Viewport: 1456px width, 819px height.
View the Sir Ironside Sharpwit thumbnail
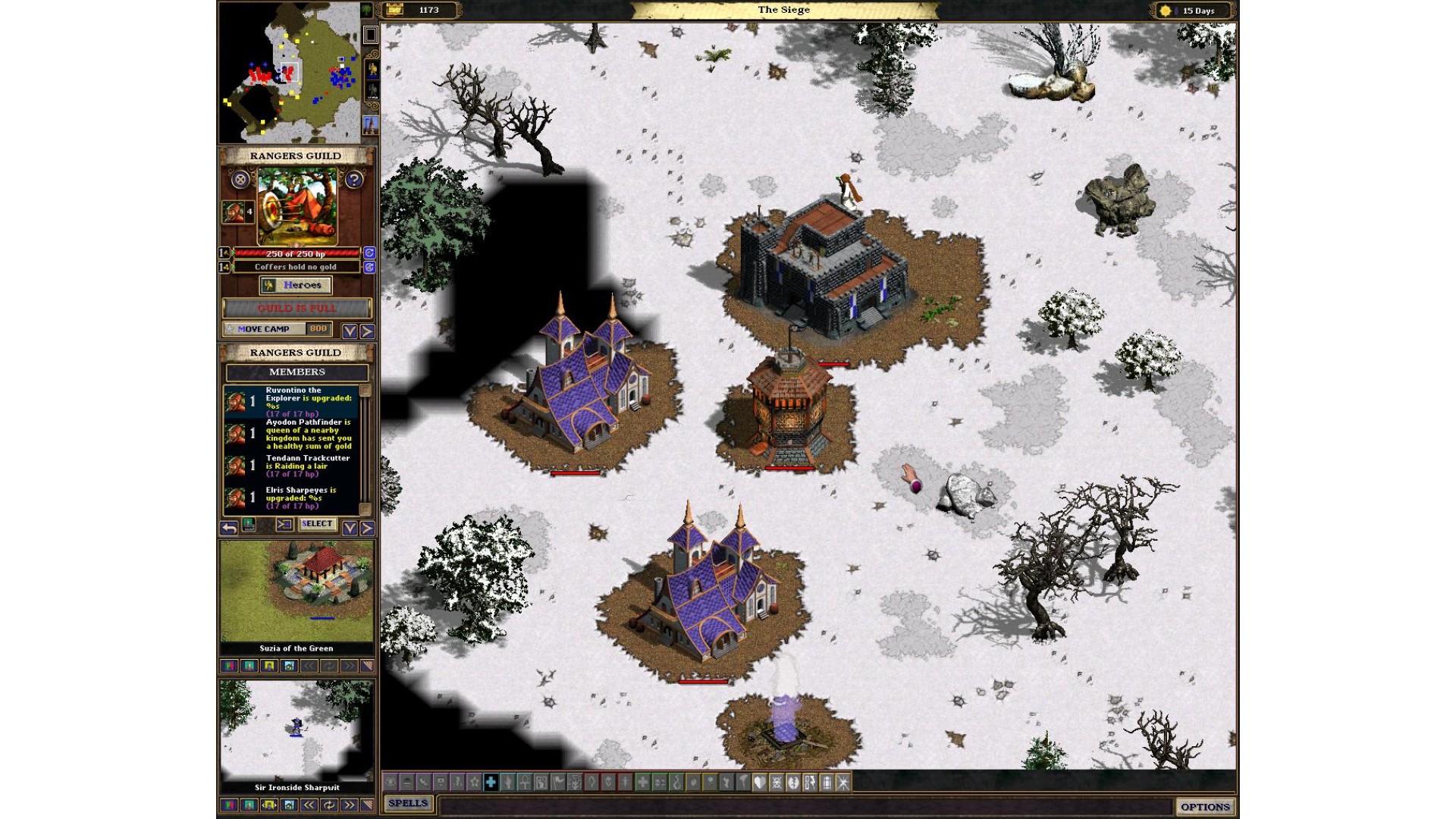297,730
